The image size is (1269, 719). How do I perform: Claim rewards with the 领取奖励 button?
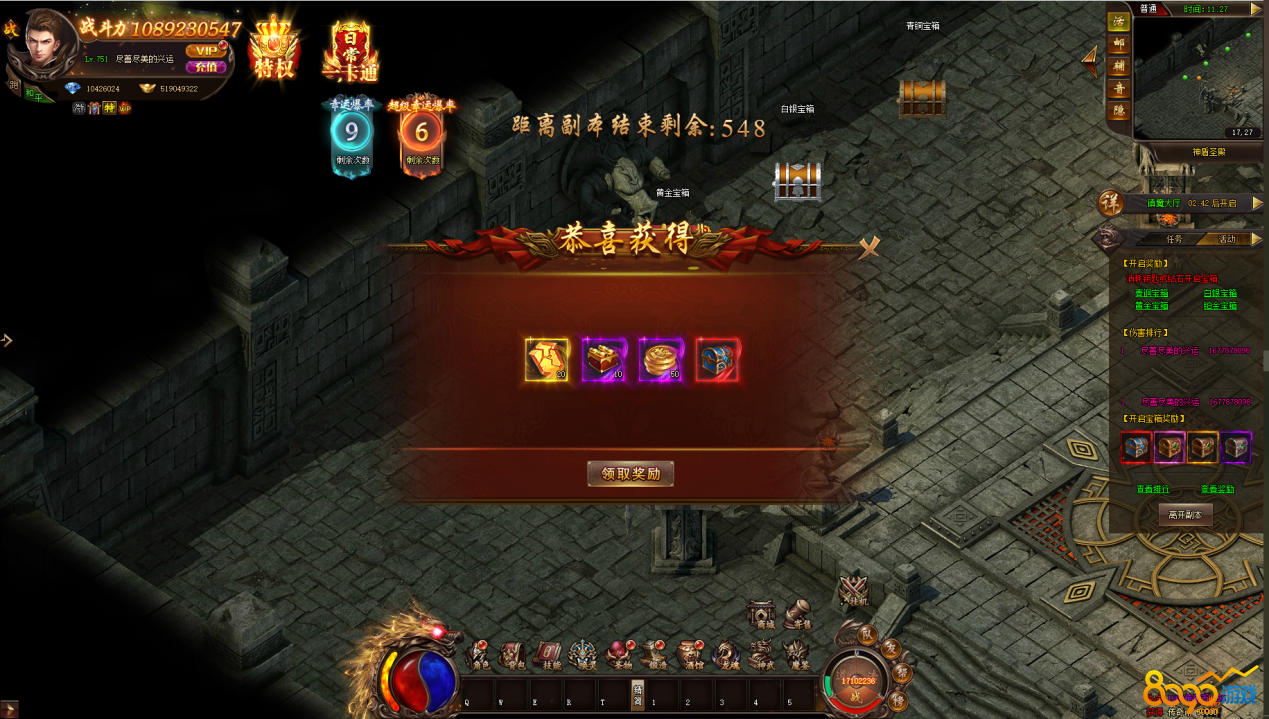(x=630, y=473)
